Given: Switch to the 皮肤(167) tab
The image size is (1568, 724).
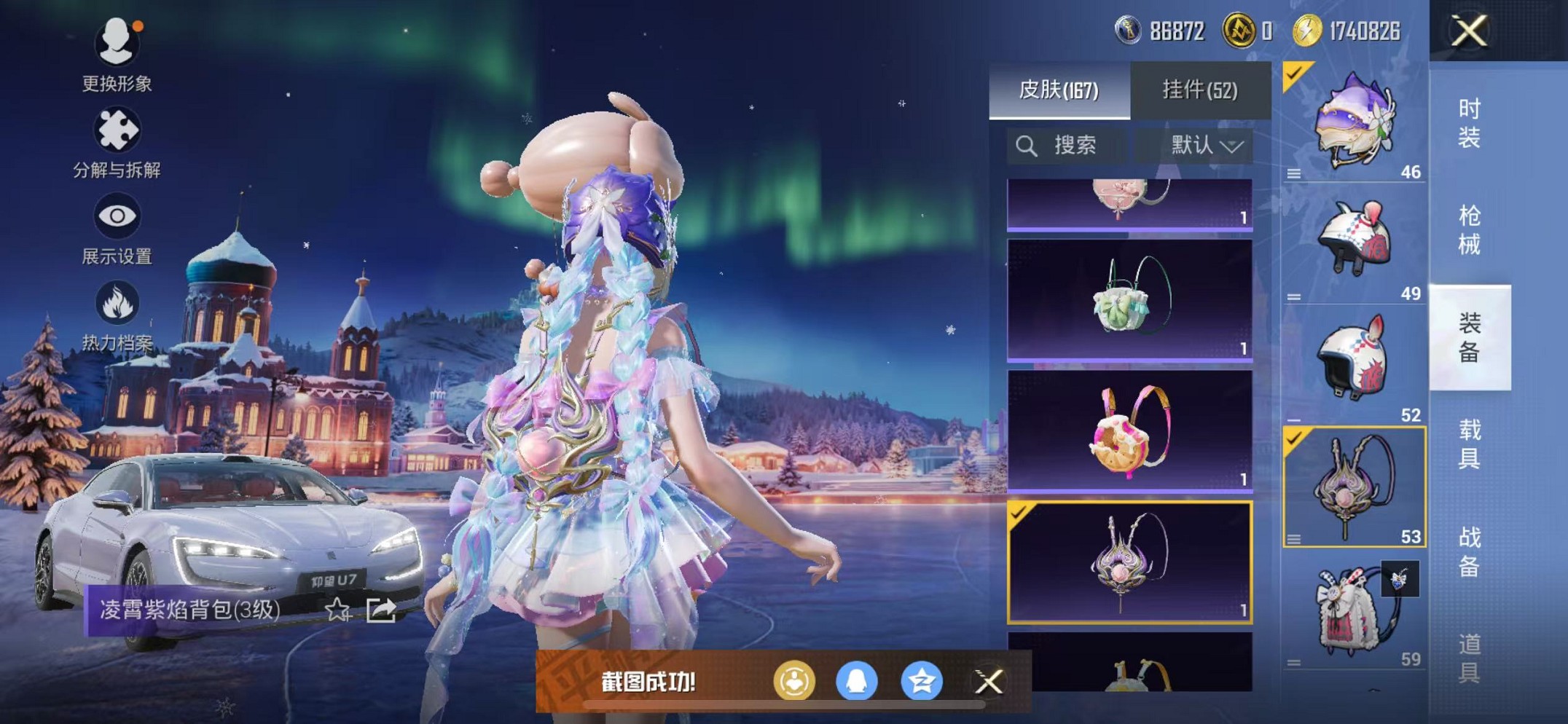Looking at the screenshot, I should [x=1059, y=90].
